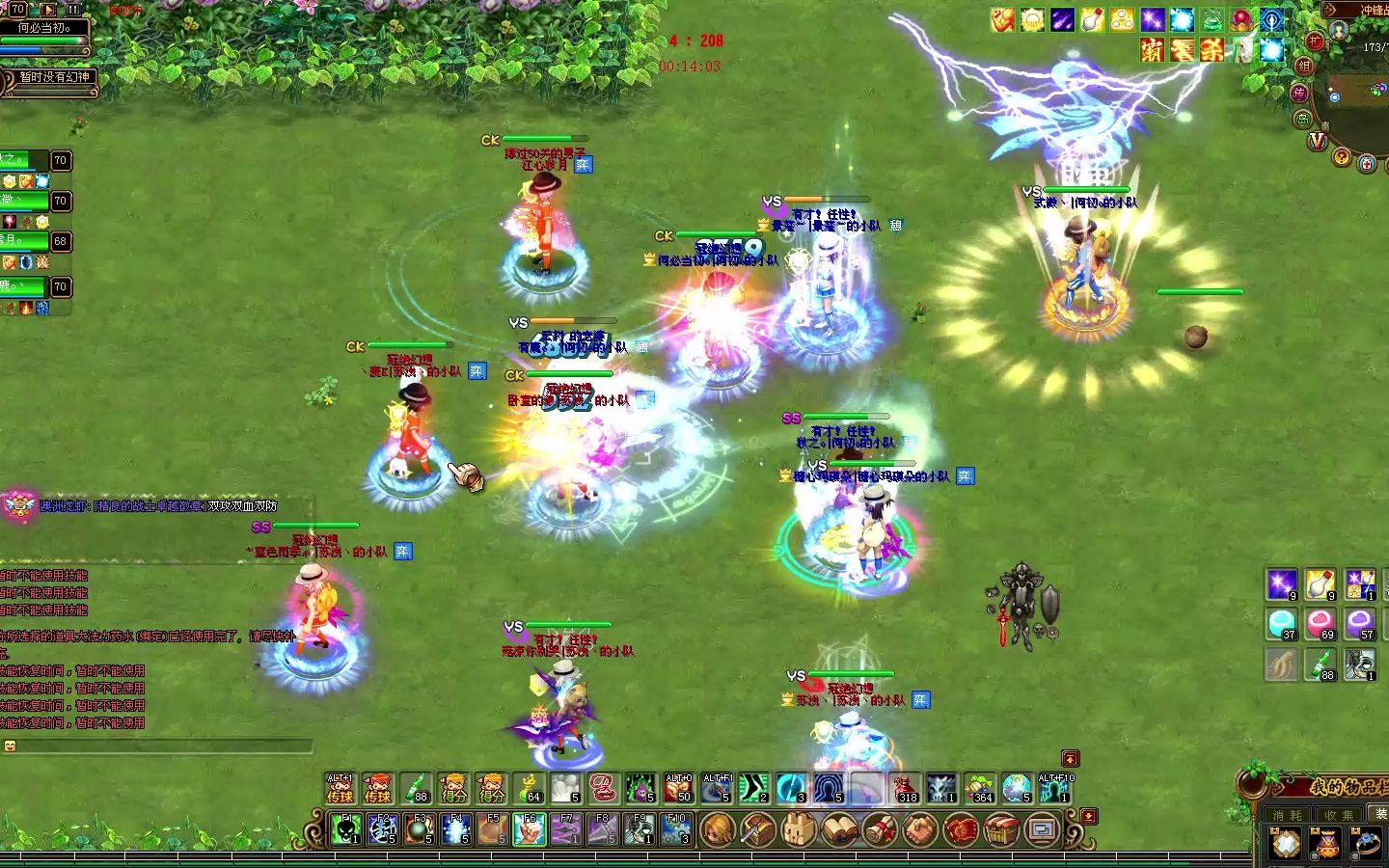Switch to the 消耗 inventory tab
The width and height of the screenshot is (1389, 868).
pos(1287,815)
